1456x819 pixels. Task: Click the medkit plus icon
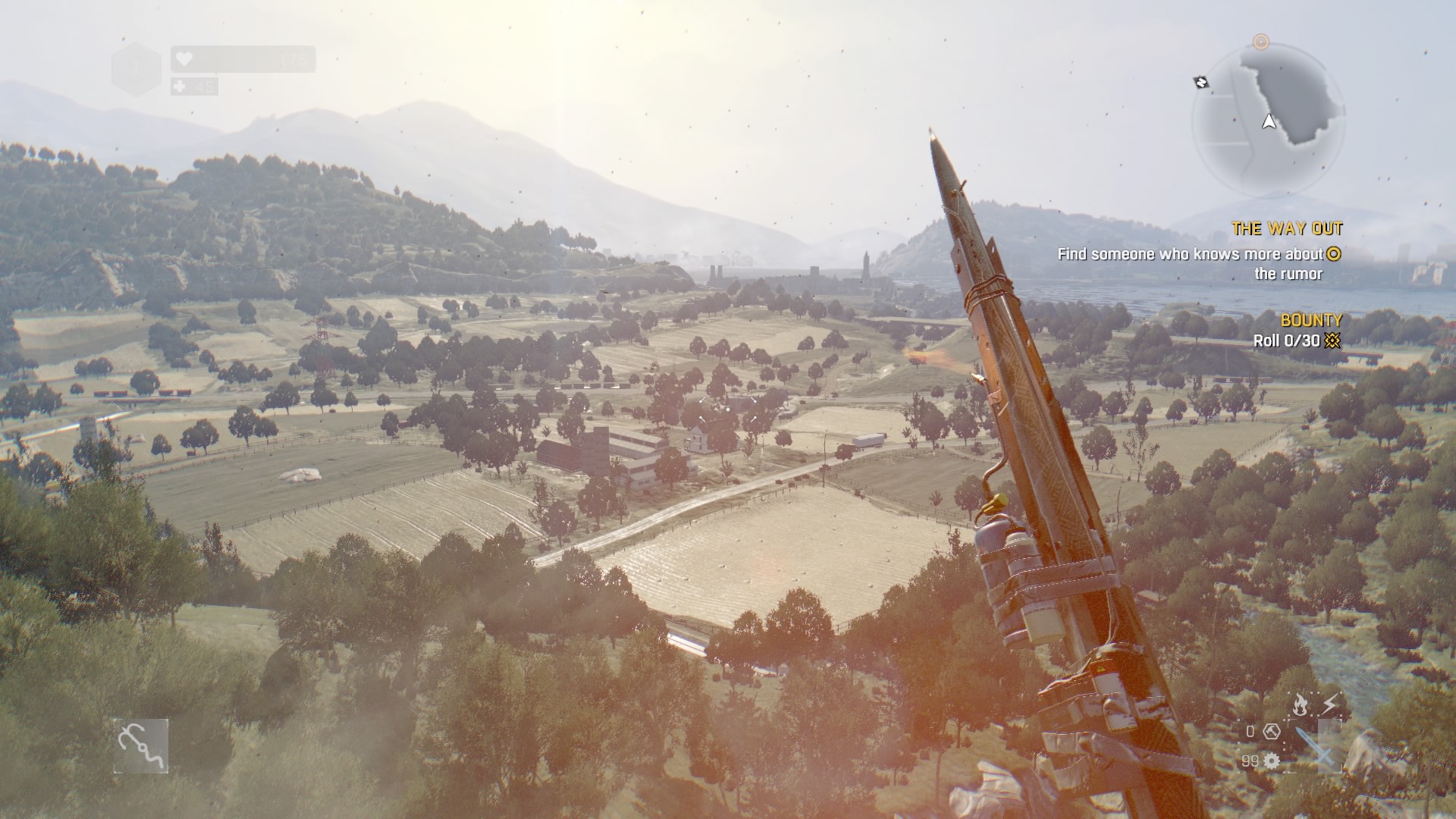coord(179,86)
